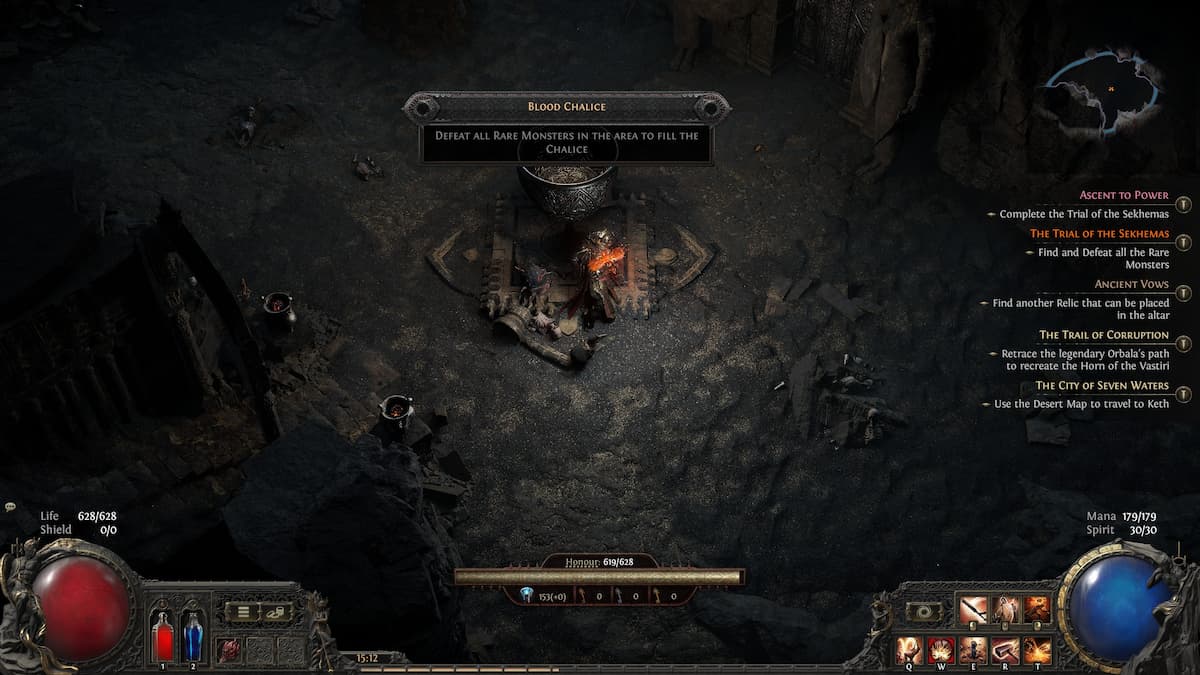Open the chat bubble icon
The image size is (1200, 675).
point(10,507)
